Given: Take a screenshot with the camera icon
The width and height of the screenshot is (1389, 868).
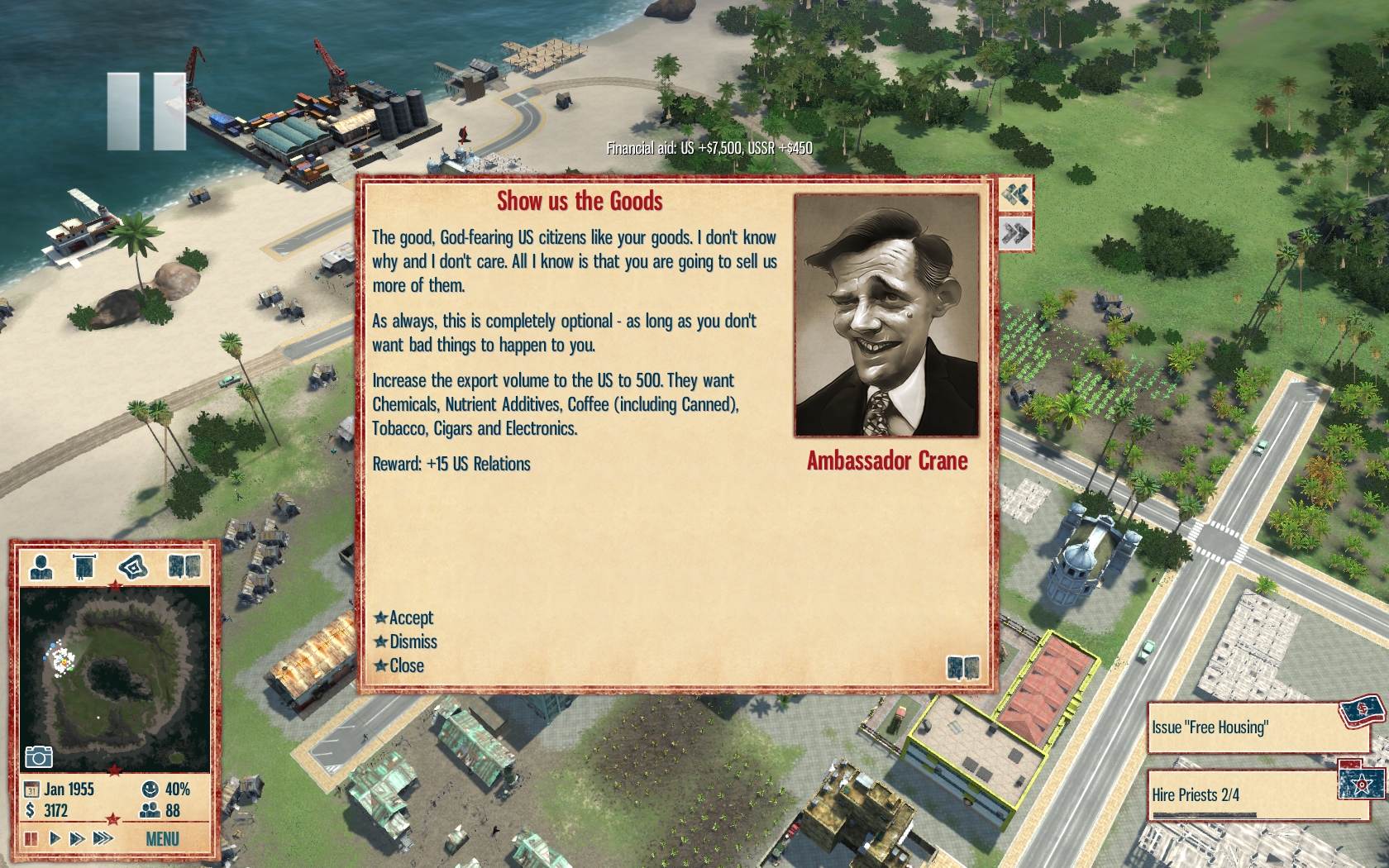Looking at the screenshot, I should click(39, 756).
